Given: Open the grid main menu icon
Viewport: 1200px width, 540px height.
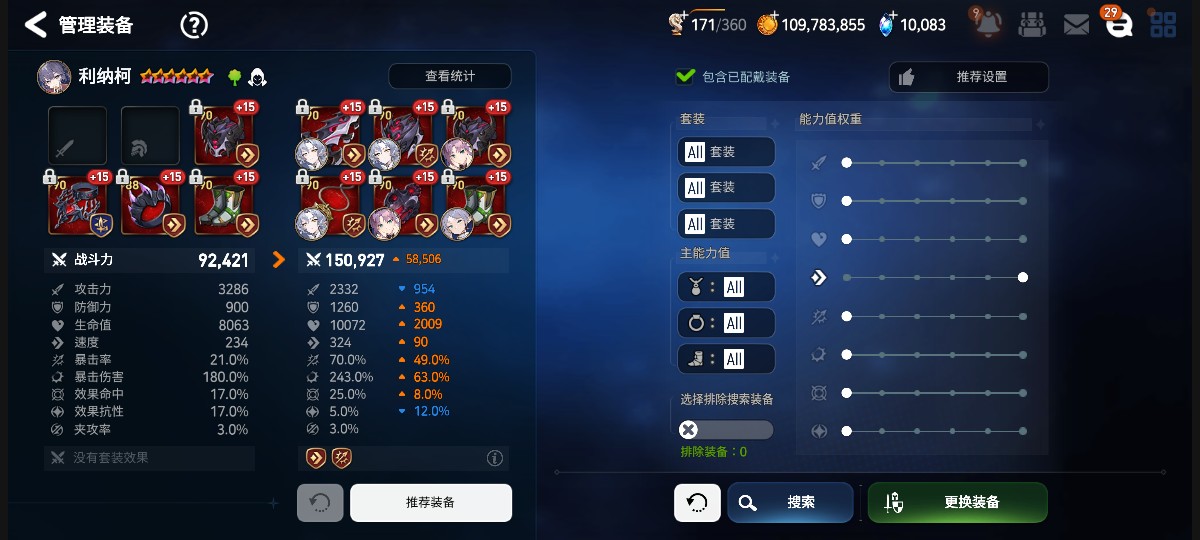Looking at the screenshot, I should click(x=1163, y=25).
